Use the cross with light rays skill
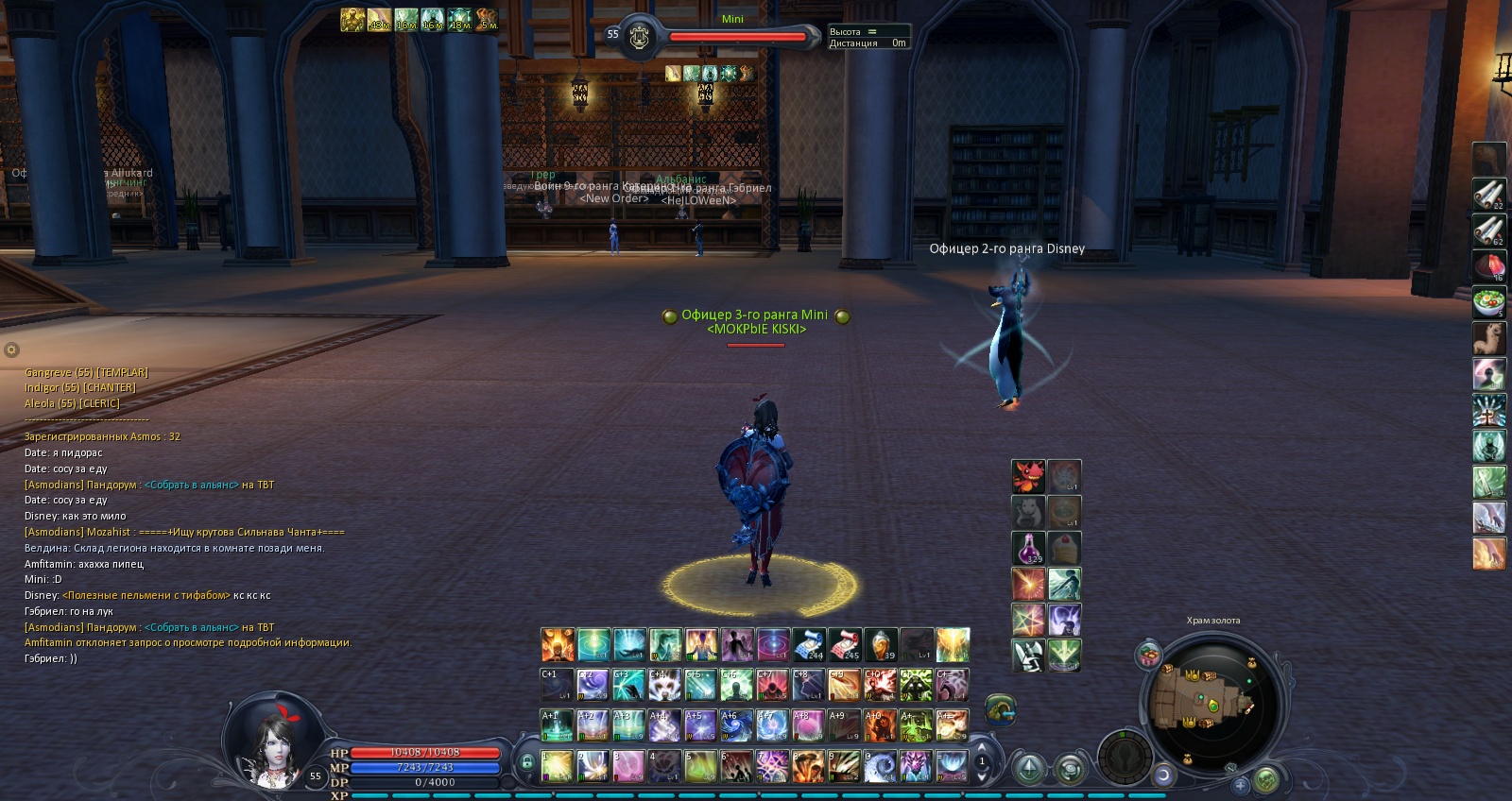 pos(1489,411)
